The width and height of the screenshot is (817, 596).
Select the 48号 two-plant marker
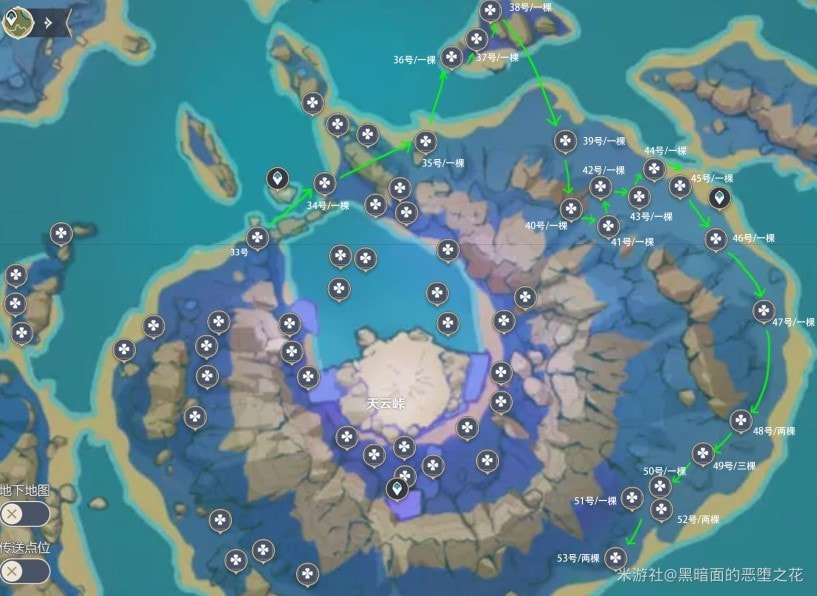(x=740, y=420)
